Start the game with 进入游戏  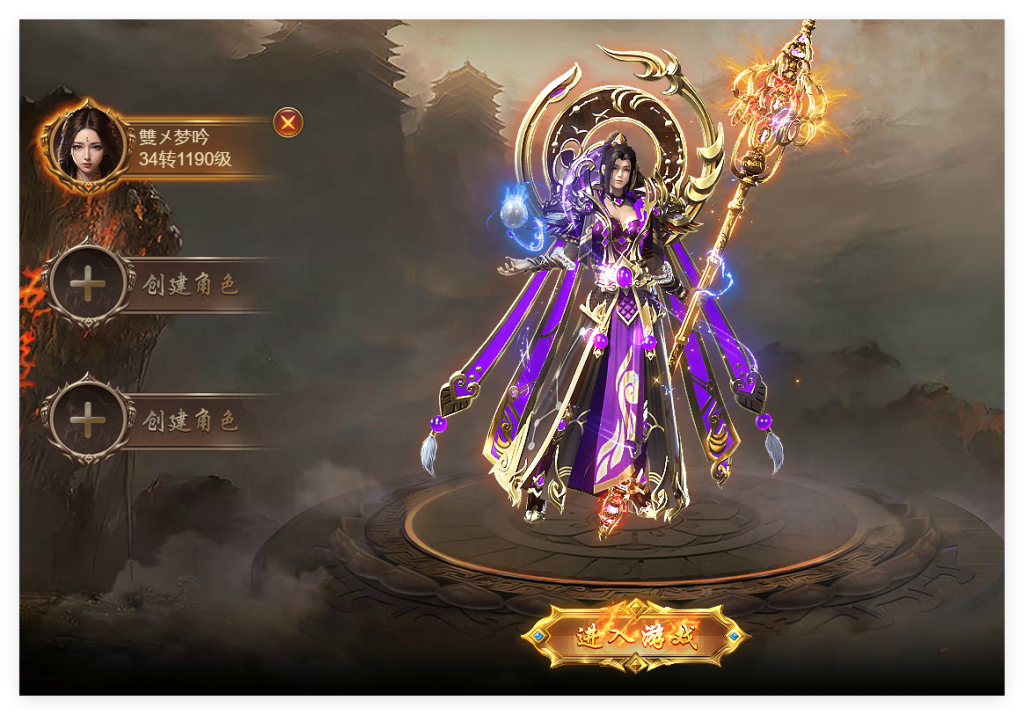tap(636, 636)
